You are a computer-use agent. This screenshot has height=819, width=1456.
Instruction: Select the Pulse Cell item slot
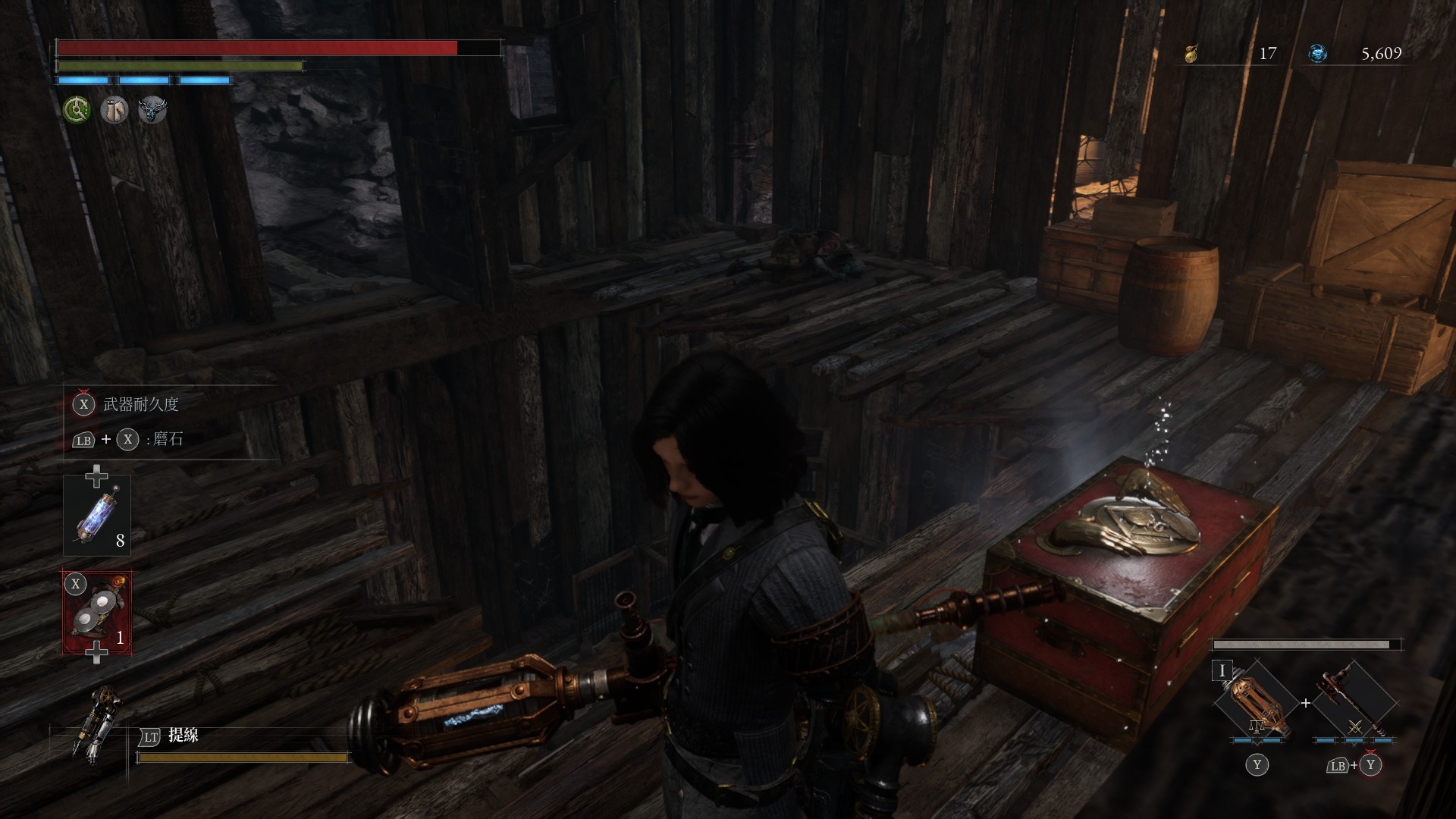point(97,515)
